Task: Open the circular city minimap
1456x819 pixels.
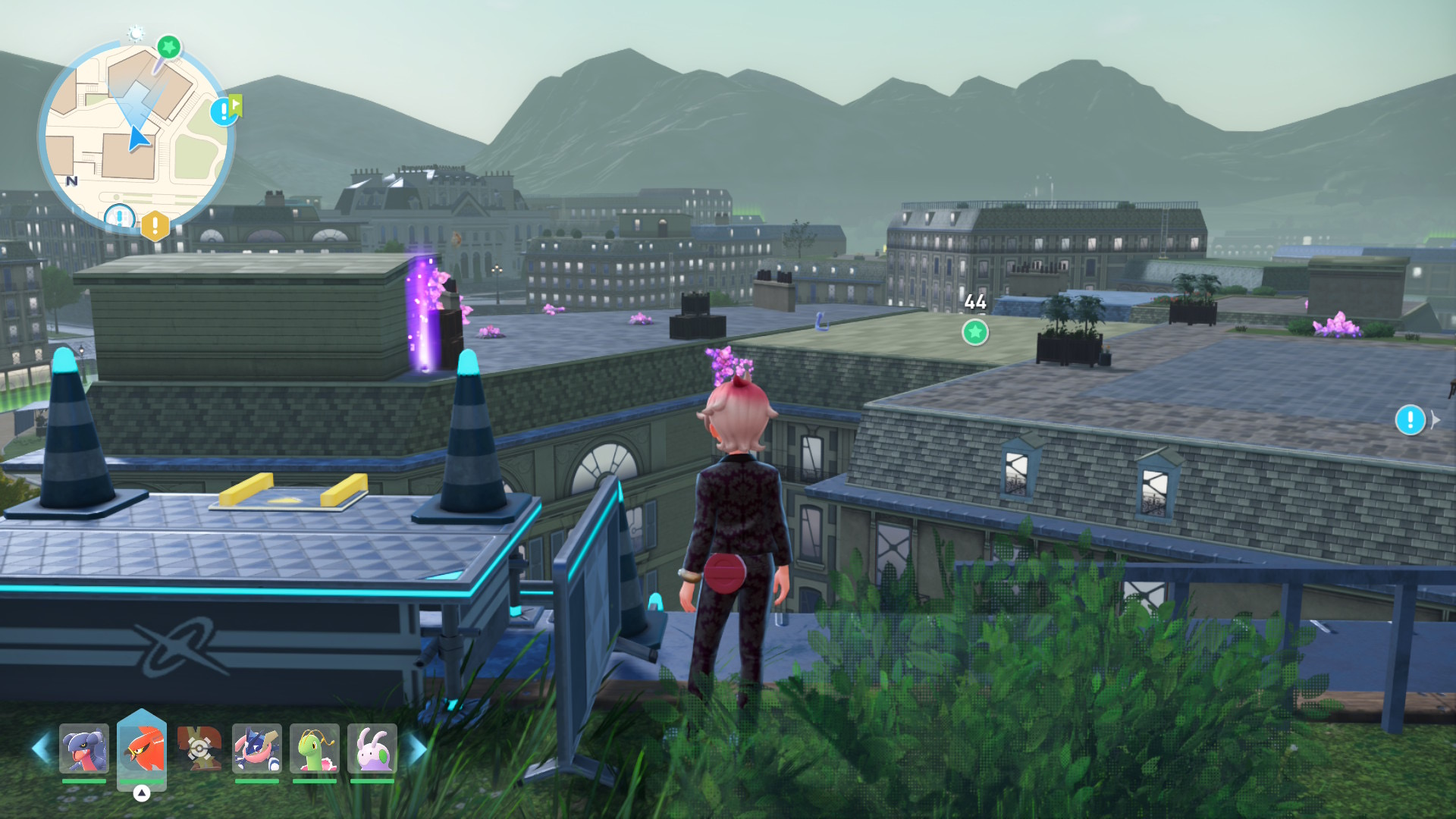Action: (x=135, y=133)
